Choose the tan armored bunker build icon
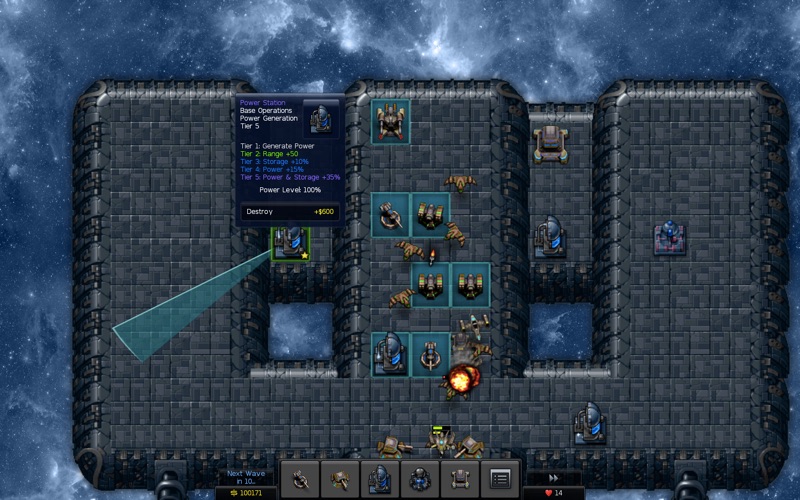The height and width of the screenshot is (500, 800). click(x=460, y=478)
